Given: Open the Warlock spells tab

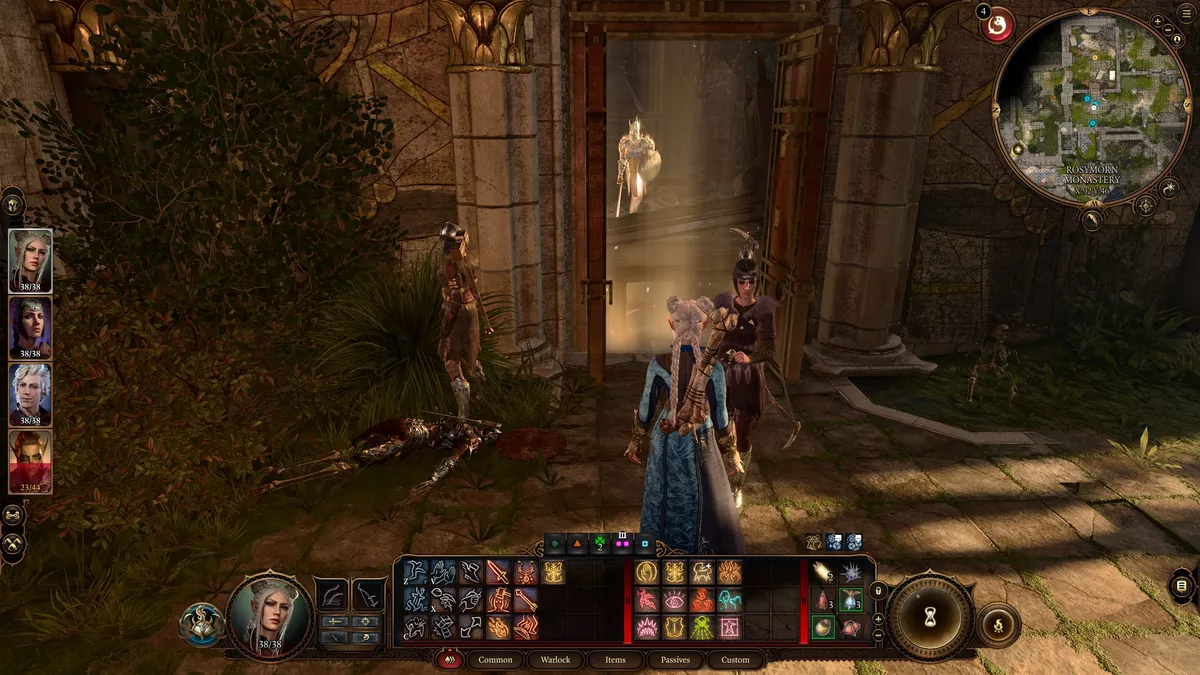Looking at the screenshot, I should tap(555, 660).
